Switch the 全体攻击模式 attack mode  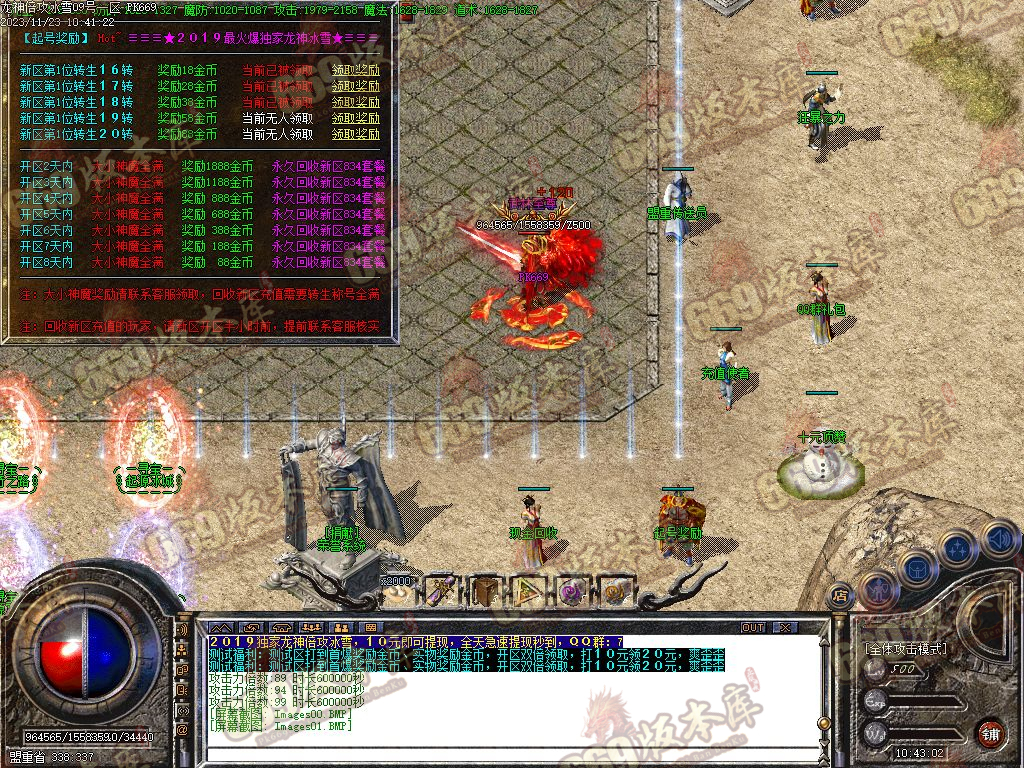(905, 649)
